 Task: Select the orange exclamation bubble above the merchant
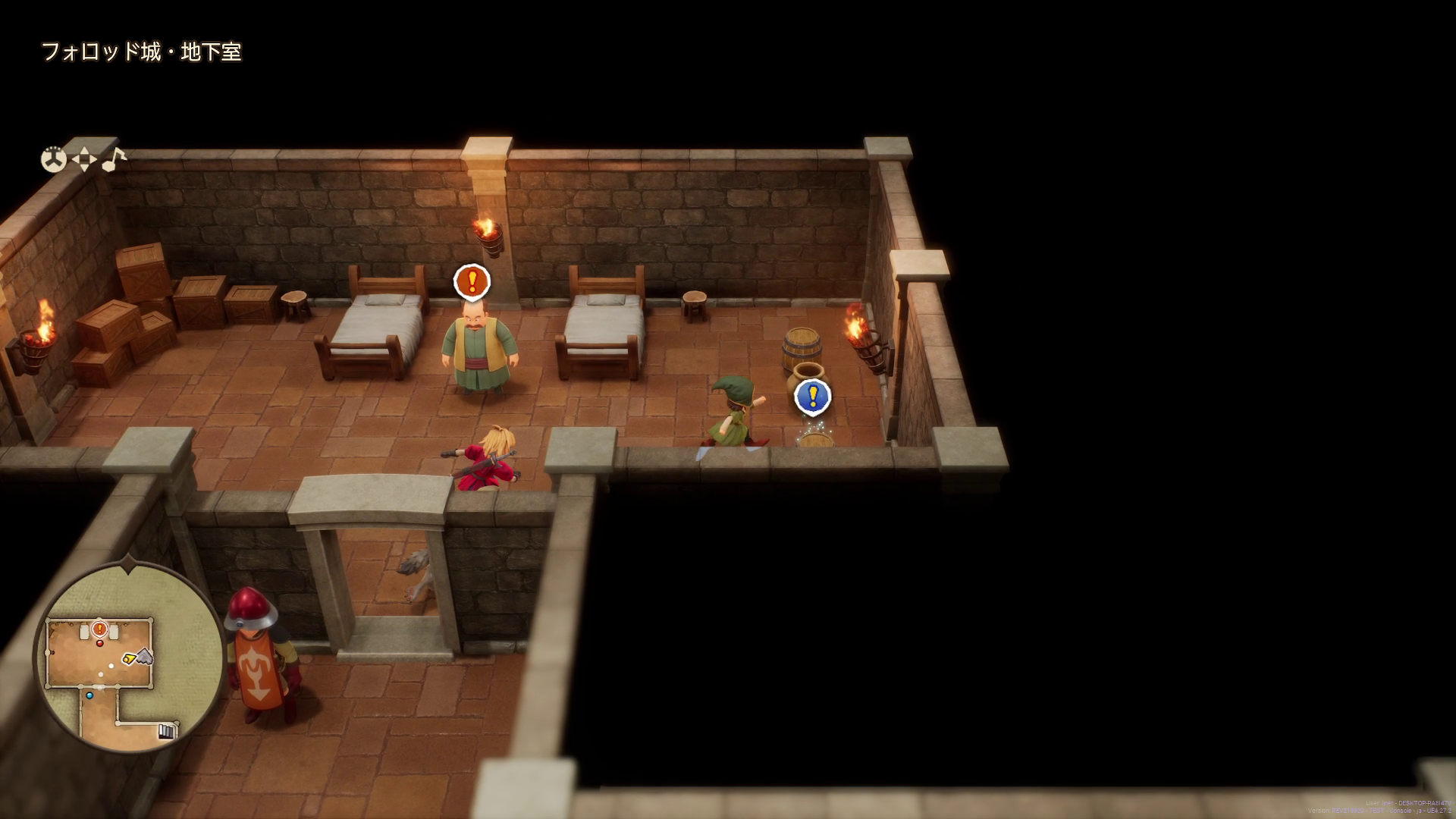pyautogui.click(x=472, y=281)
